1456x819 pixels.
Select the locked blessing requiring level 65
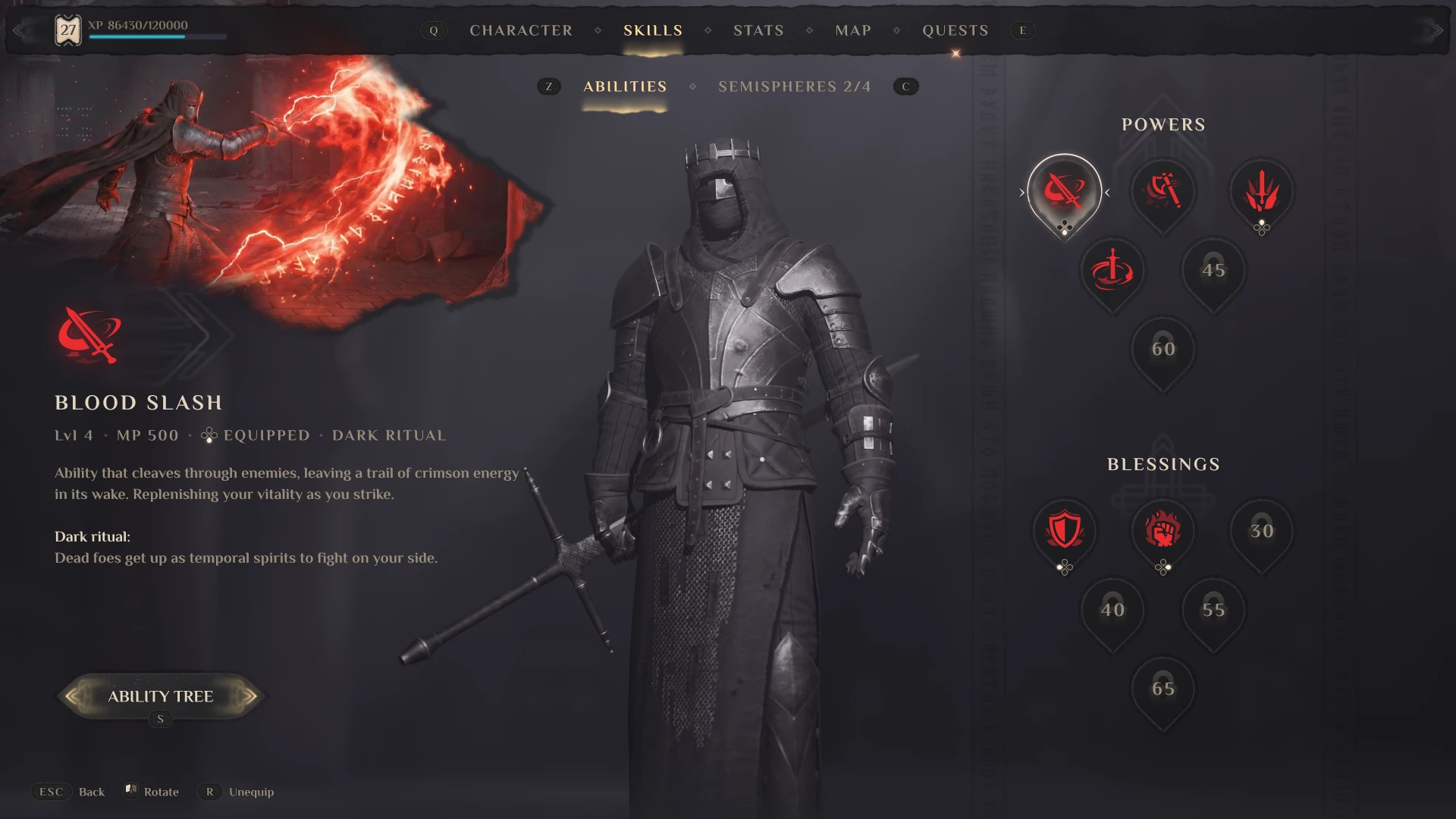click(1163, 688)
